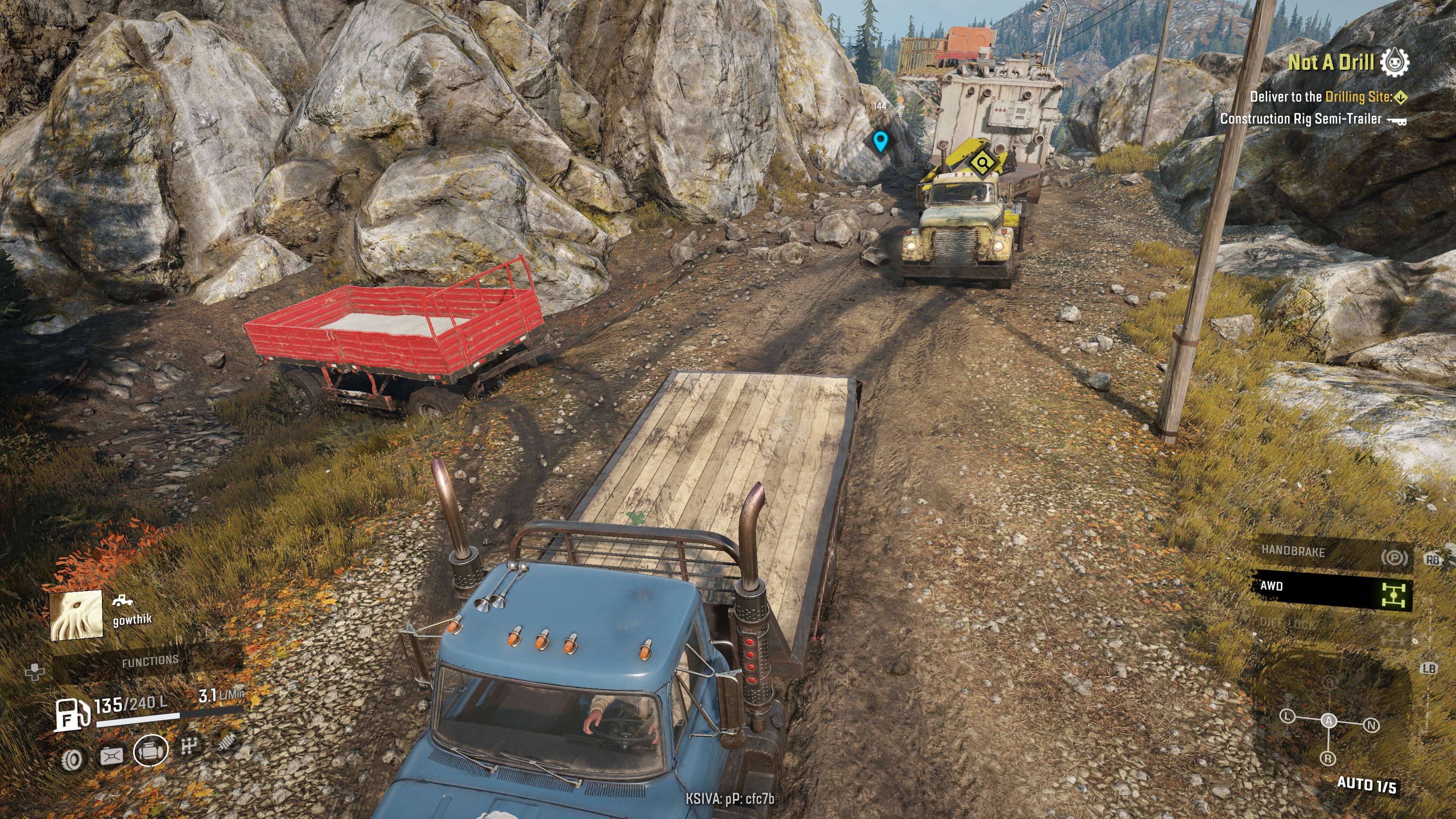Click gowthik's player avatar
Viewport: 1456px width, 819px height.
[x=77, y=615]
